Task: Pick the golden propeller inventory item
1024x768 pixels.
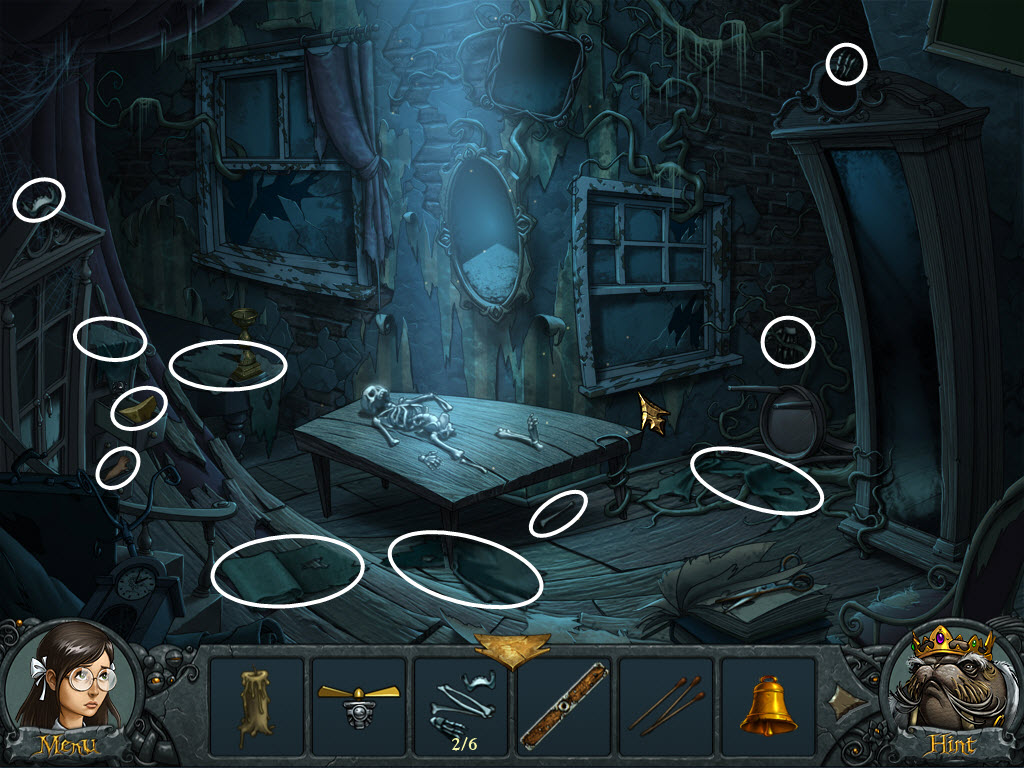Action: click(x=359, y=706)
